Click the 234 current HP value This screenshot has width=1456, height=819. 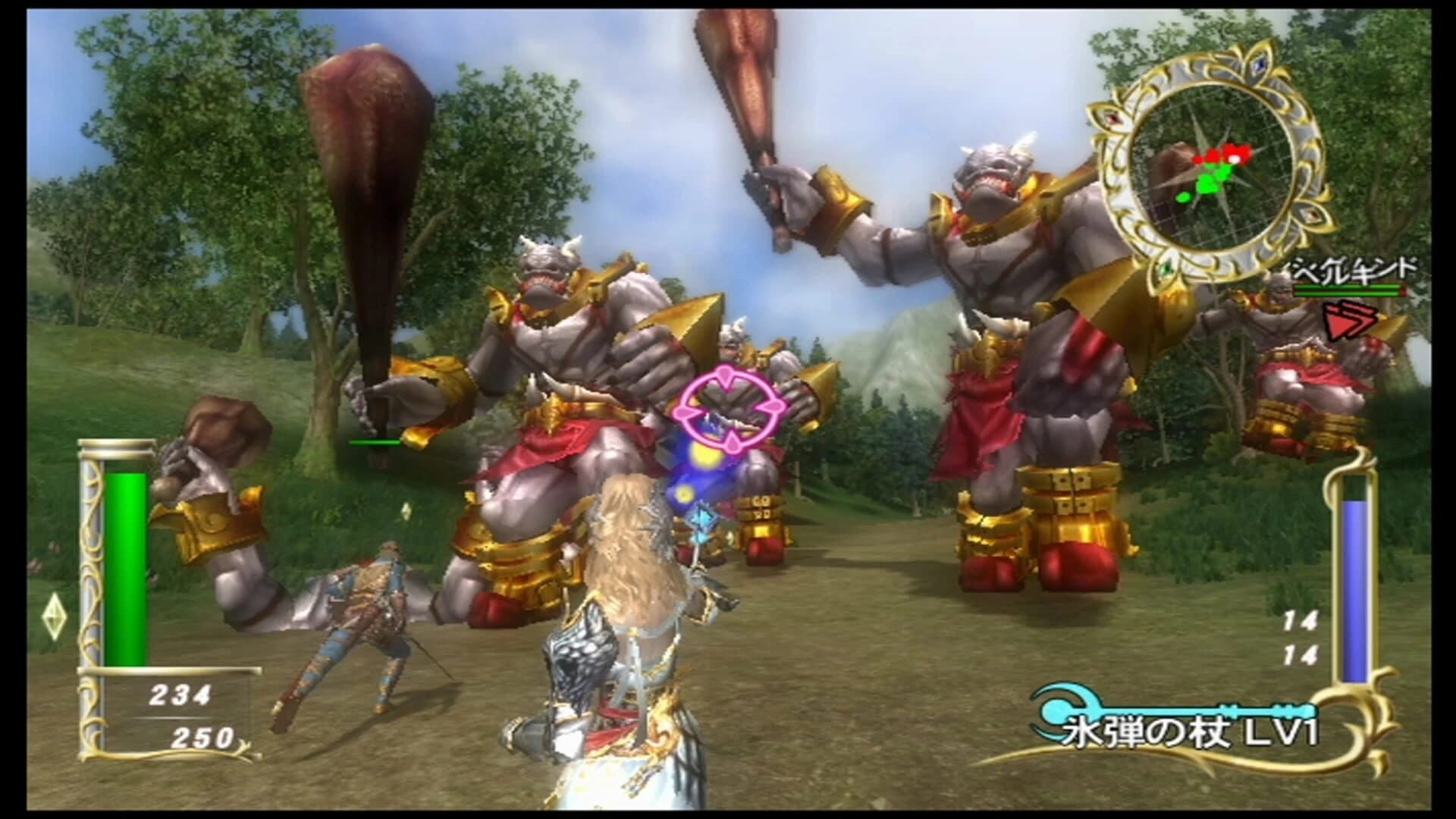click(x=180, y=694)
